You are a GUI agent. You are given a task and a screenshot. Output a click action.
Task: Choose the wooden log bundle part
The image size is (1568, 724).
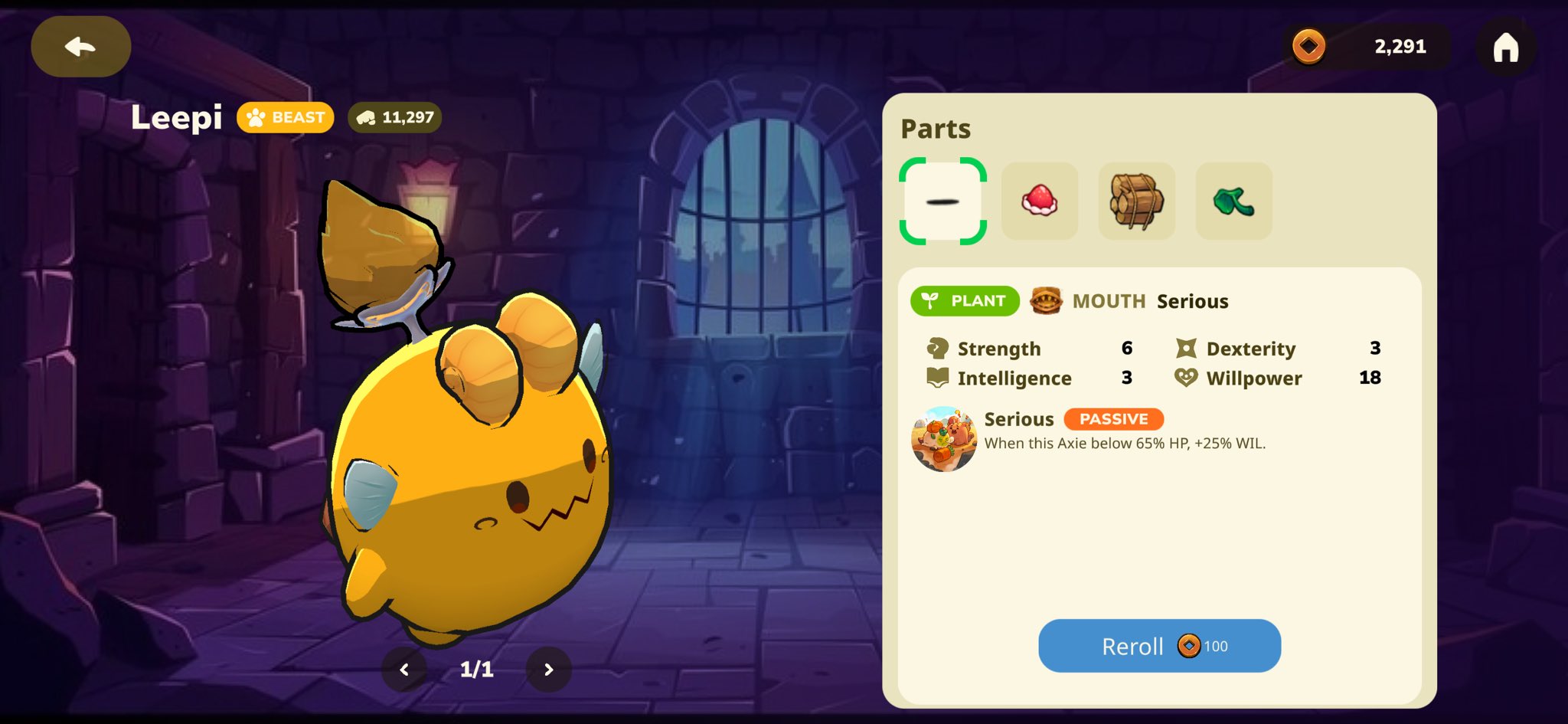[x=1136, y=201]
